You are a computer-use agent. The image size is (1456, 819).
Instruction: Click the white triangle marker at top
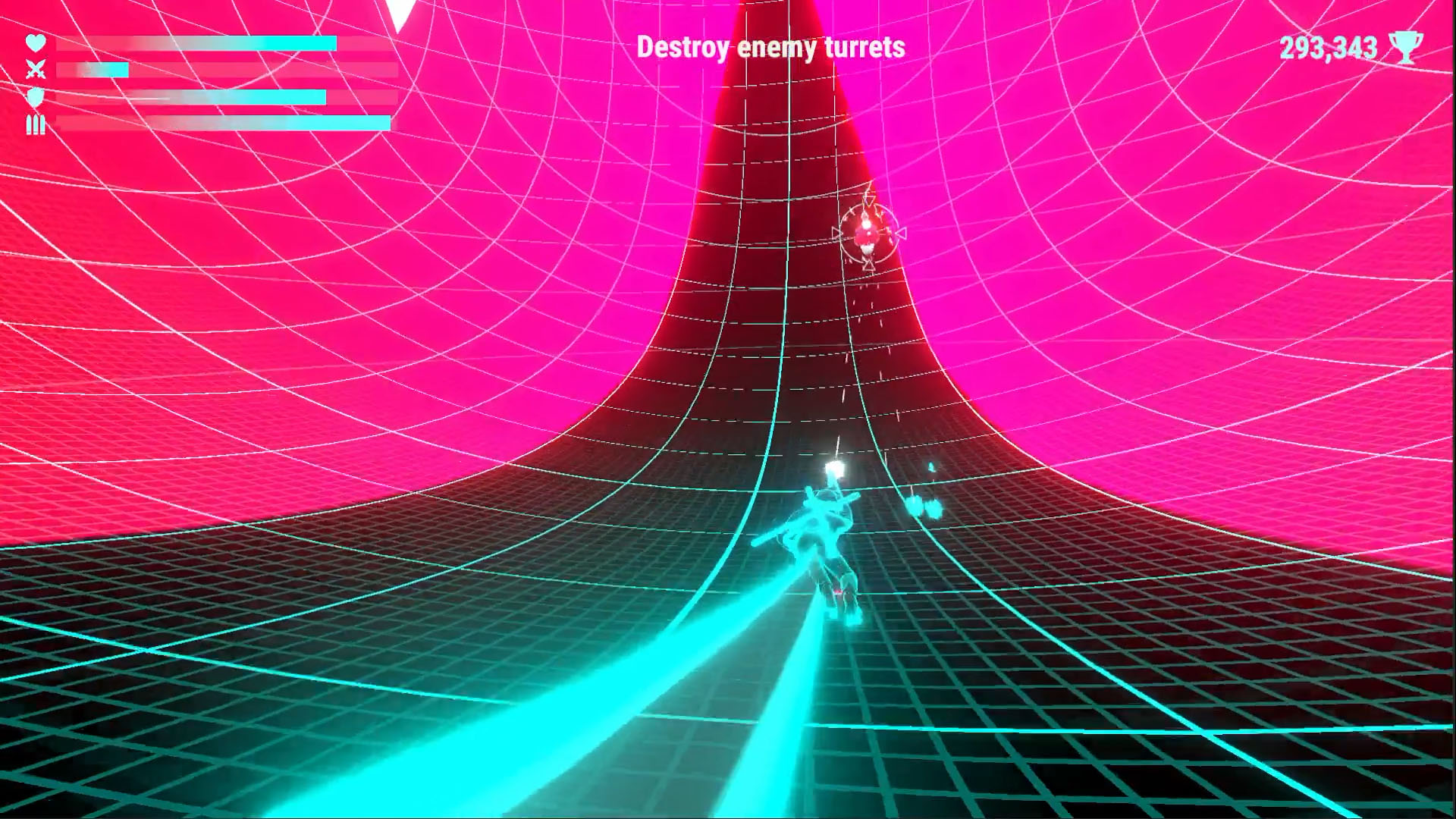point(398,14)
